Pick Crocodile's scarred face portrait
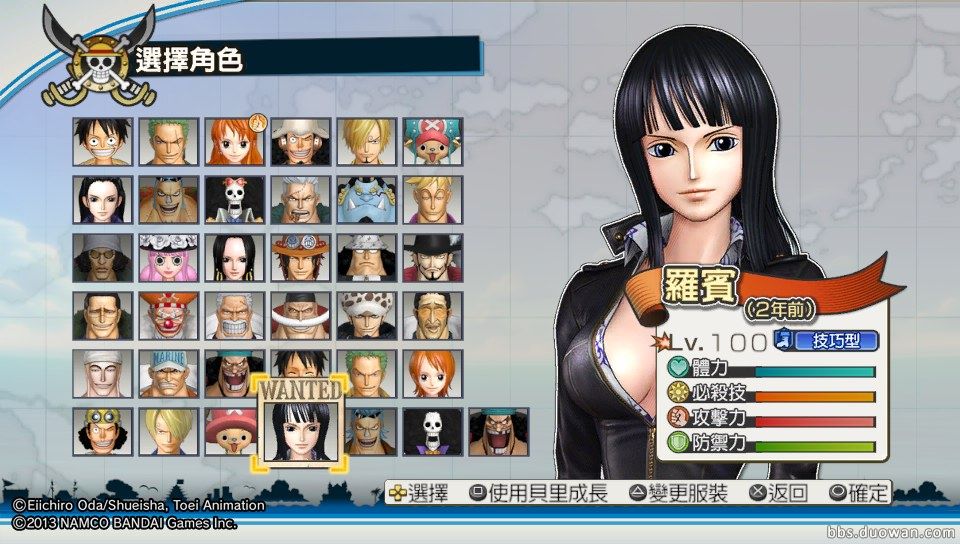 pos(102,316)
